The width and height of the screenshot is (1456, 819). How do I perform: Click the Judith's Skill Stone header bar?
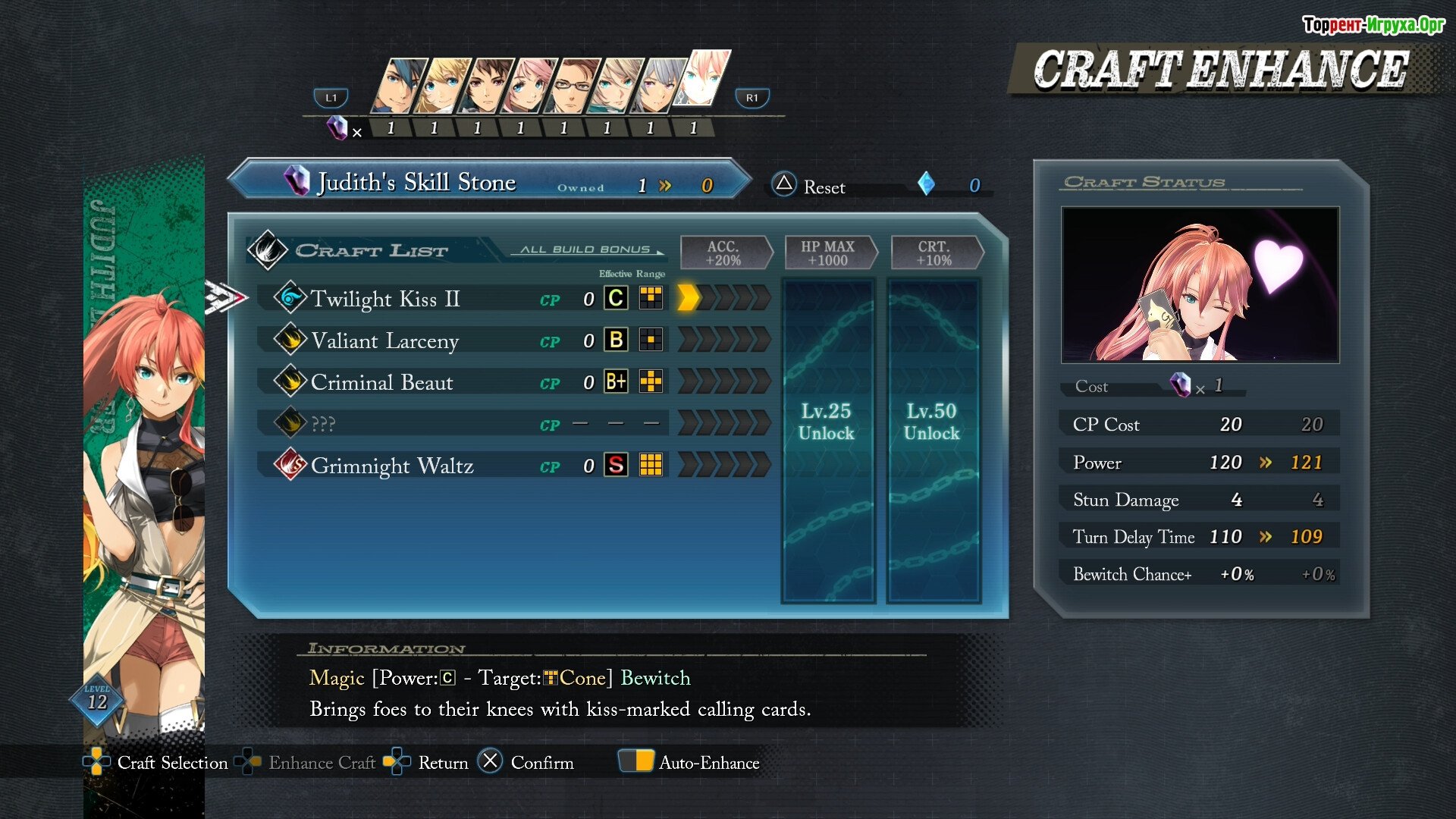click(x=489, y=182)
